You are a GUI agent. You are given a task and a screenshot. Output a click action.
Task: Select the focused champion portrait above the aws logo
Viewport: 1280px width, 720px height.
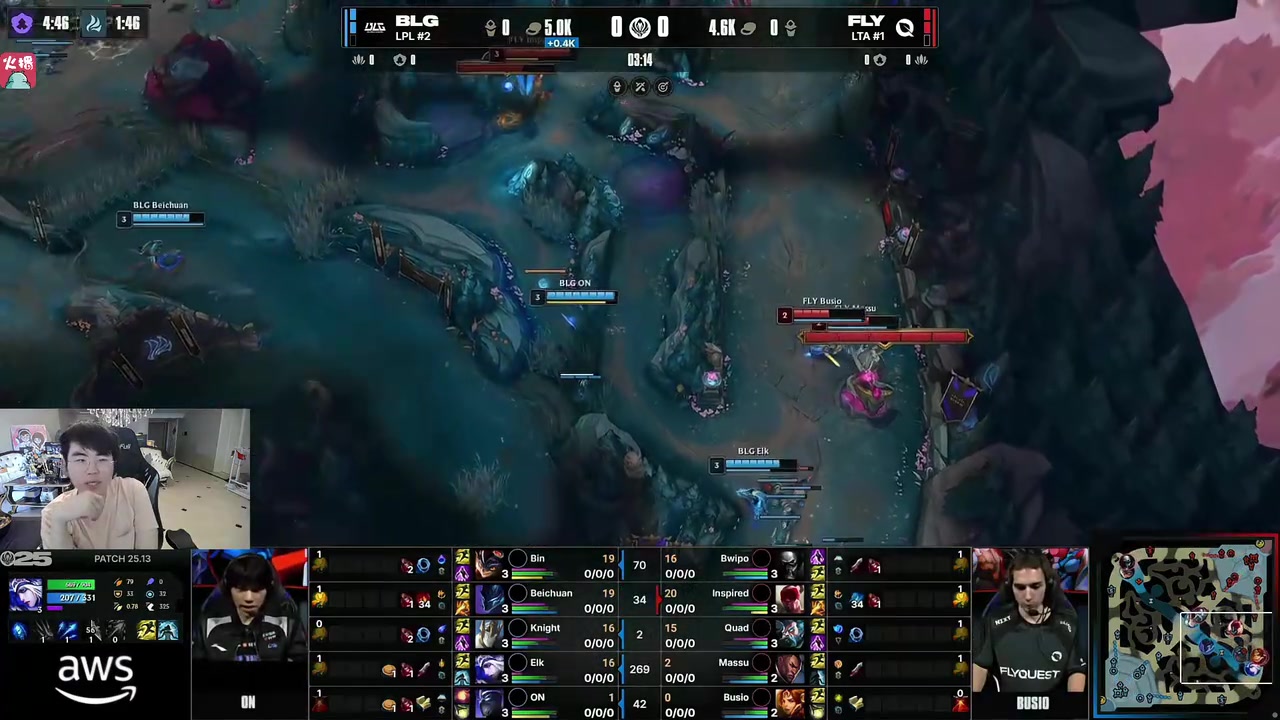click(25, 594)
